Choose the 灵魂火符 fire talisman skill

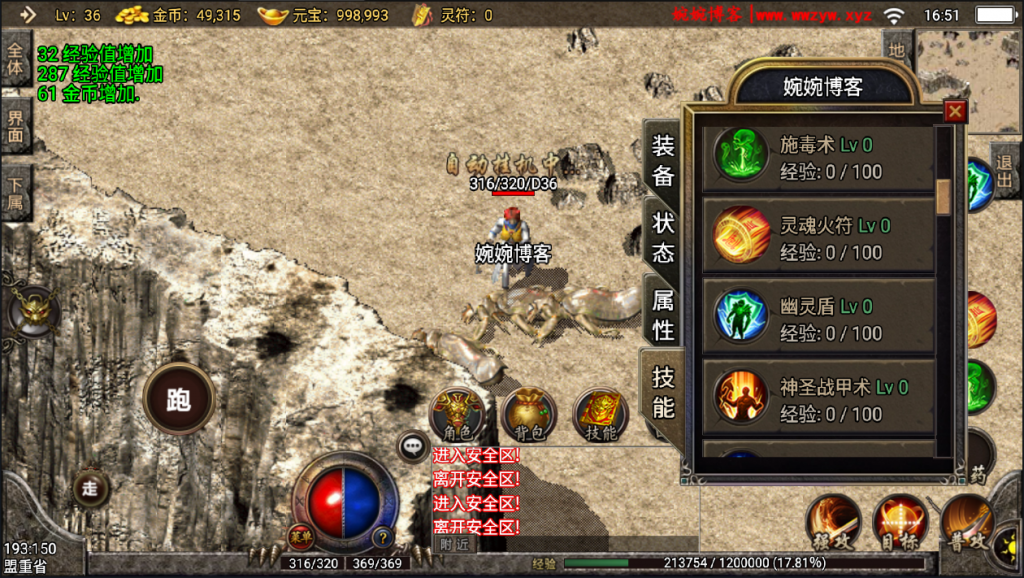point(820,239)
